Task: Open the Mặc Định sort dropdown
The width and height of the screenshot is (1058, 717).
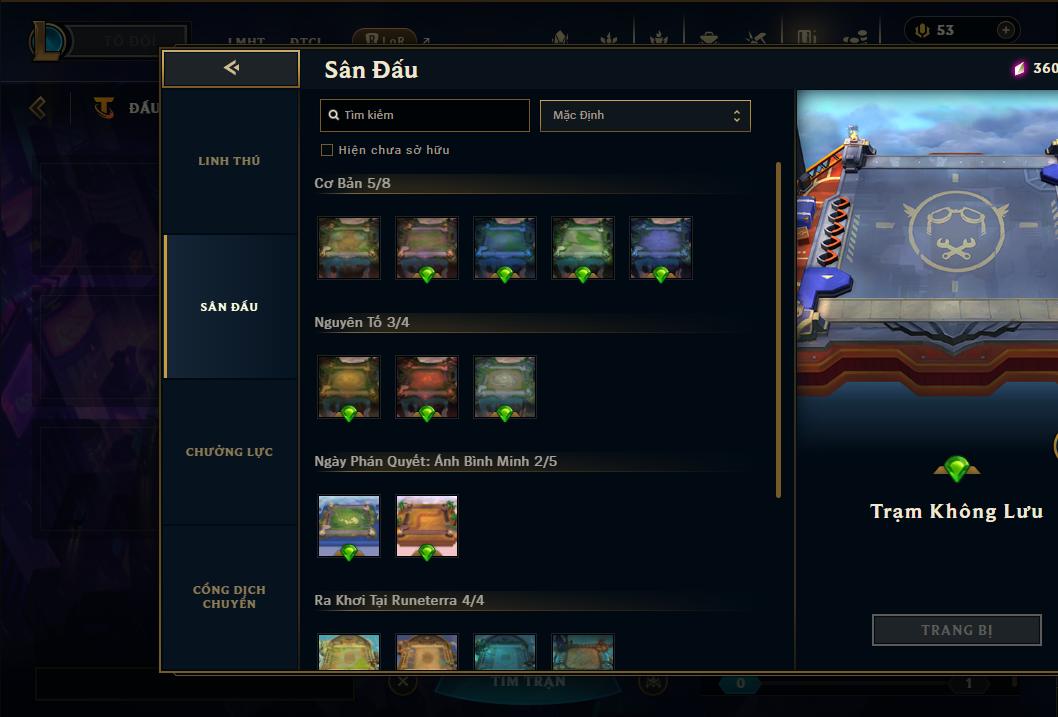Action: coord(645,115)
